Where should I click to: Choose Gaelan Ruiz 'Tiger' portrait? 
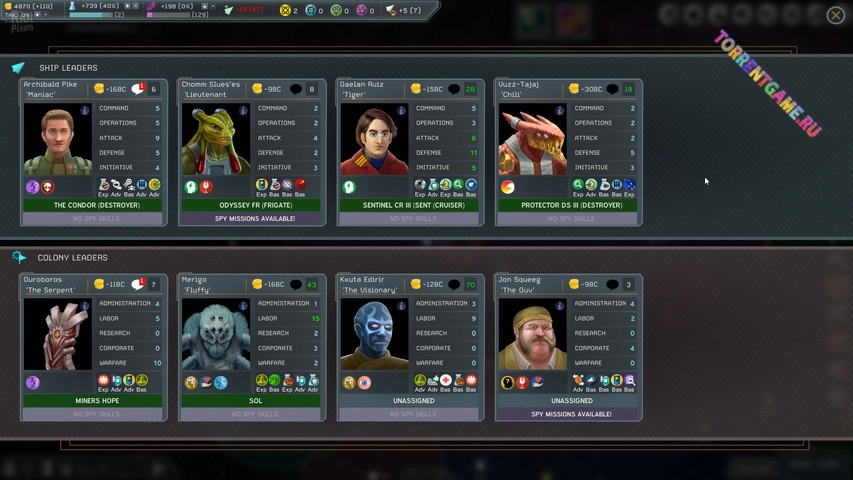[x=374, y=139]
